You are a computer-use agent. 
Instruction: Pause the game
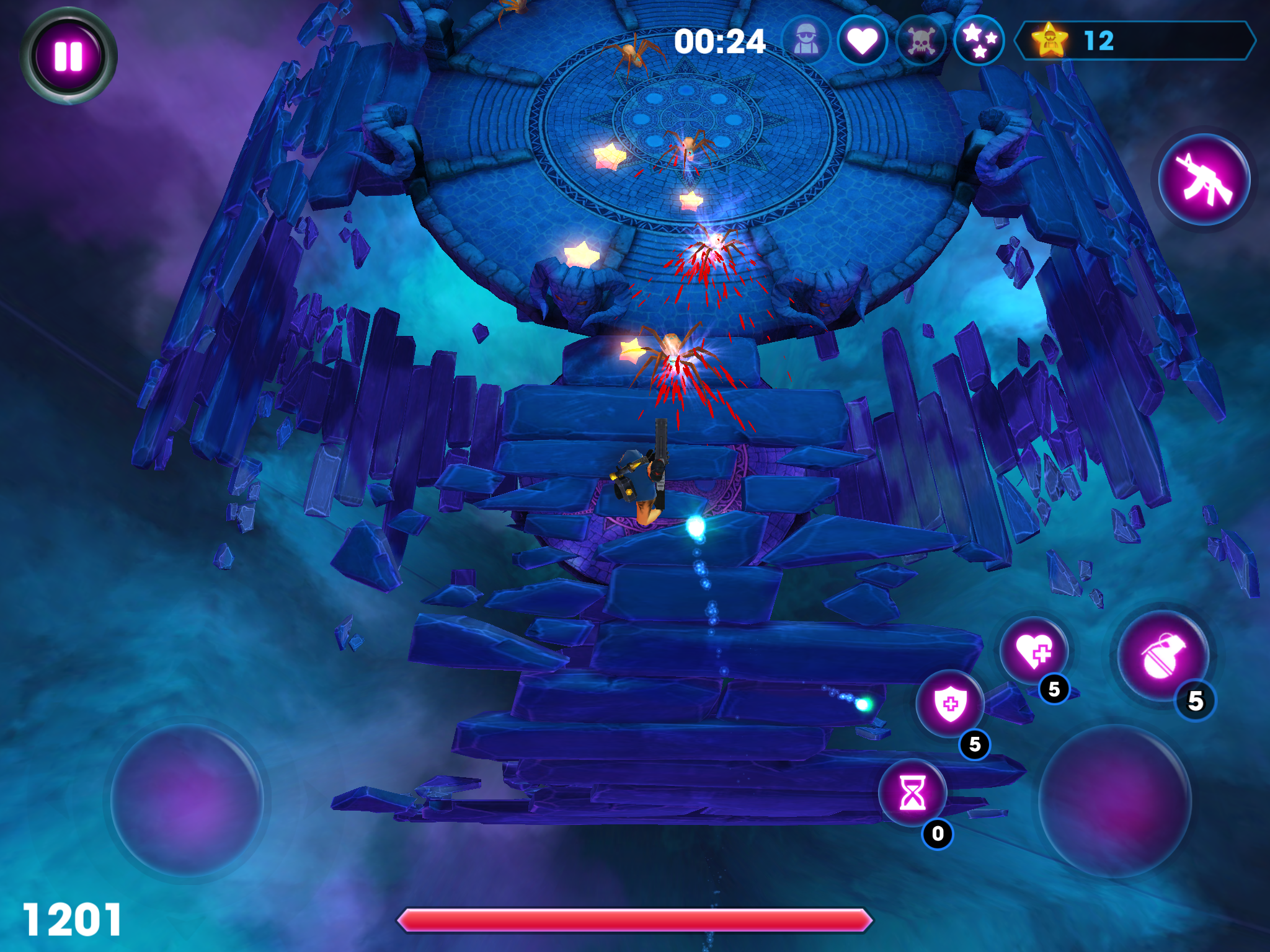68,56
